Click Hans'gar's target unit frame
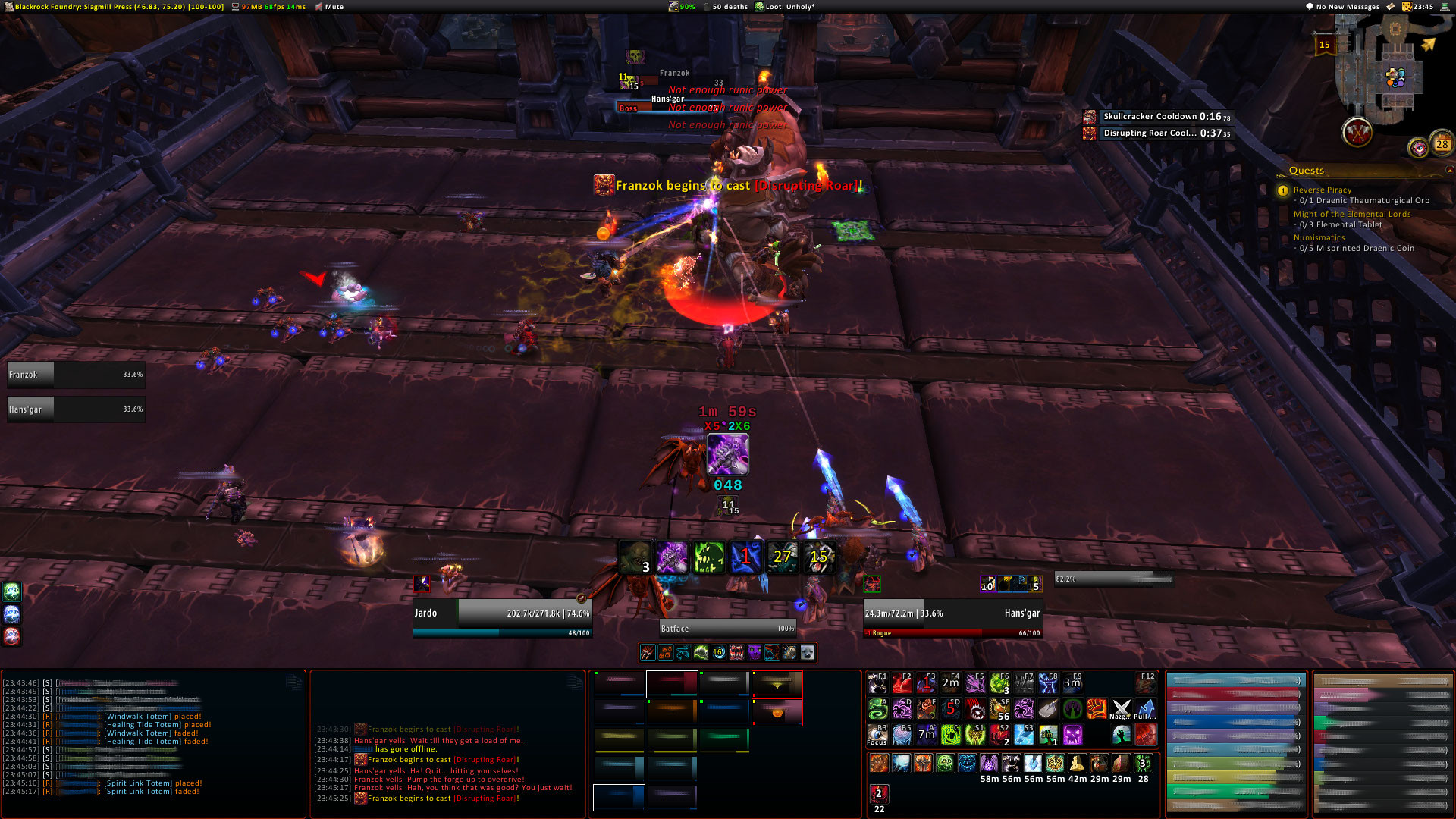 coord(952,613)
